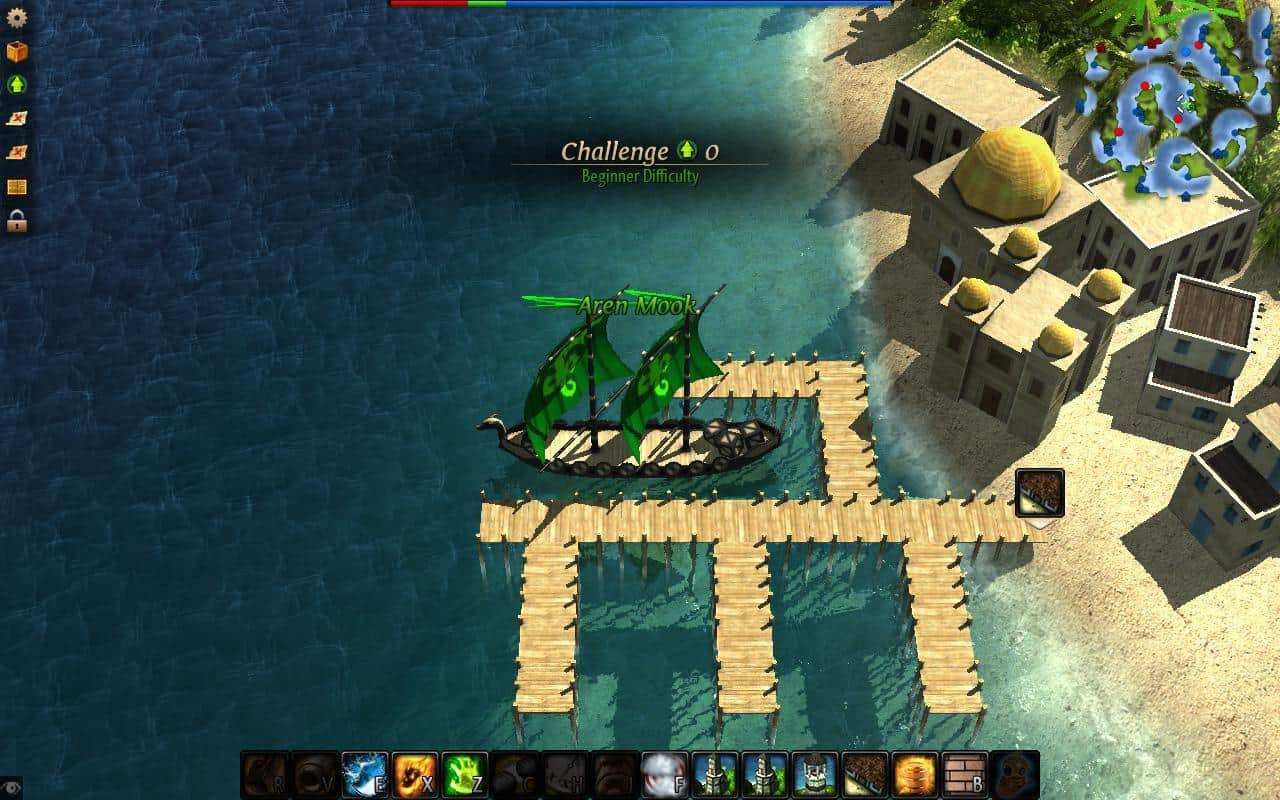Activate the white smoke cloud ability
The width and height of the screenshot is (1280, 800).
(665, 775)
